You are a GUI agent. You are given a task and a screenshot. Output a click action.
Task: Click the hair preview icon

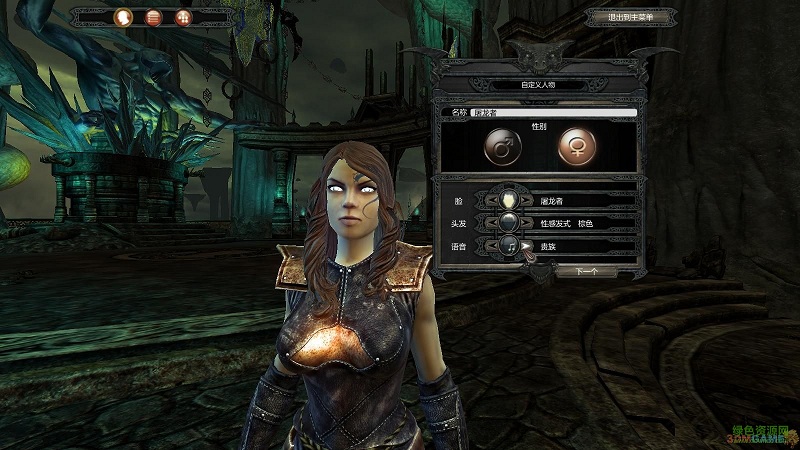[x=509, y=222]
